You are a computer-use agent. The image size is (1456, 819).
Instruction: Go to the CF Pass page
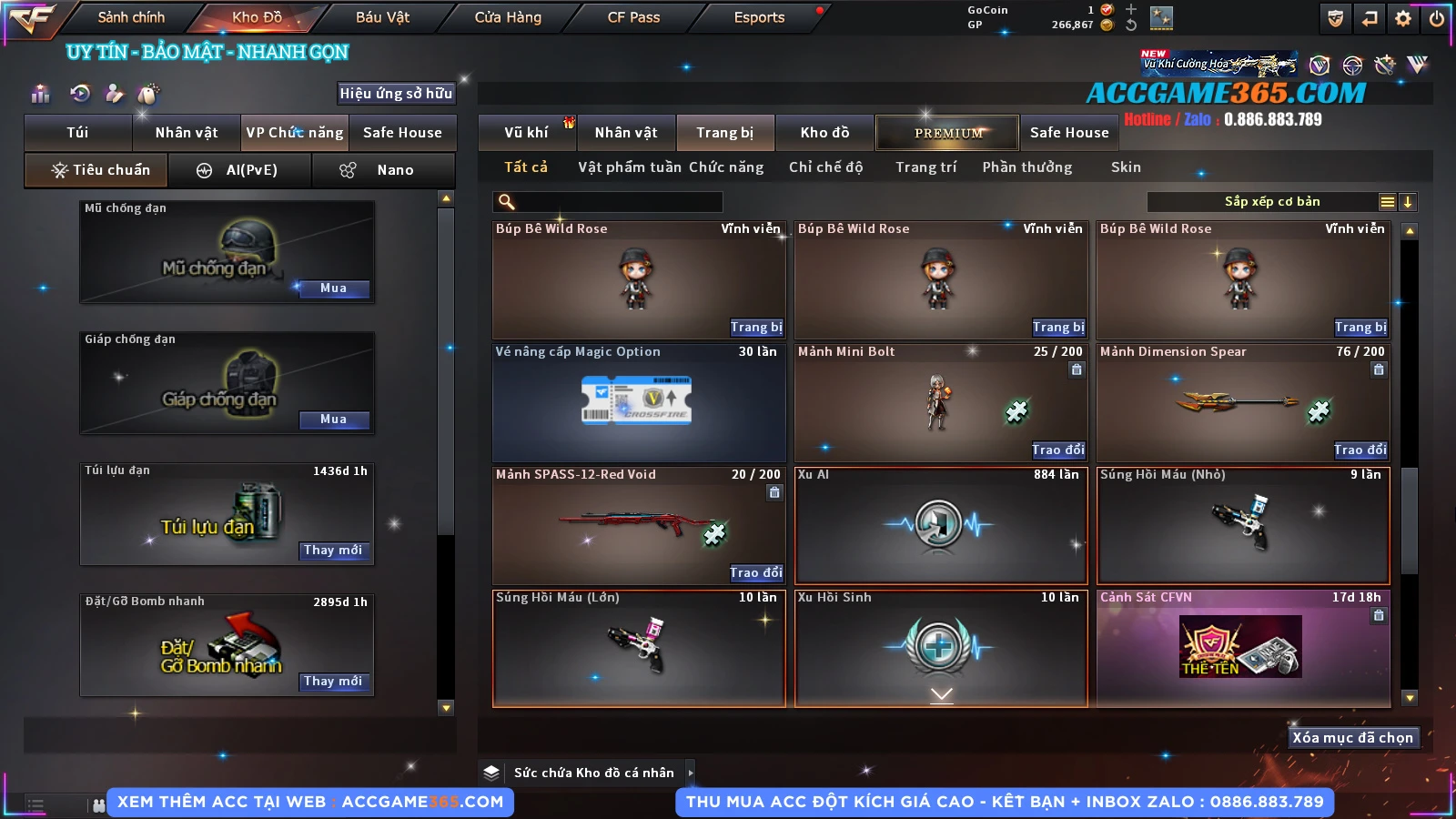(x=633, y=17)
